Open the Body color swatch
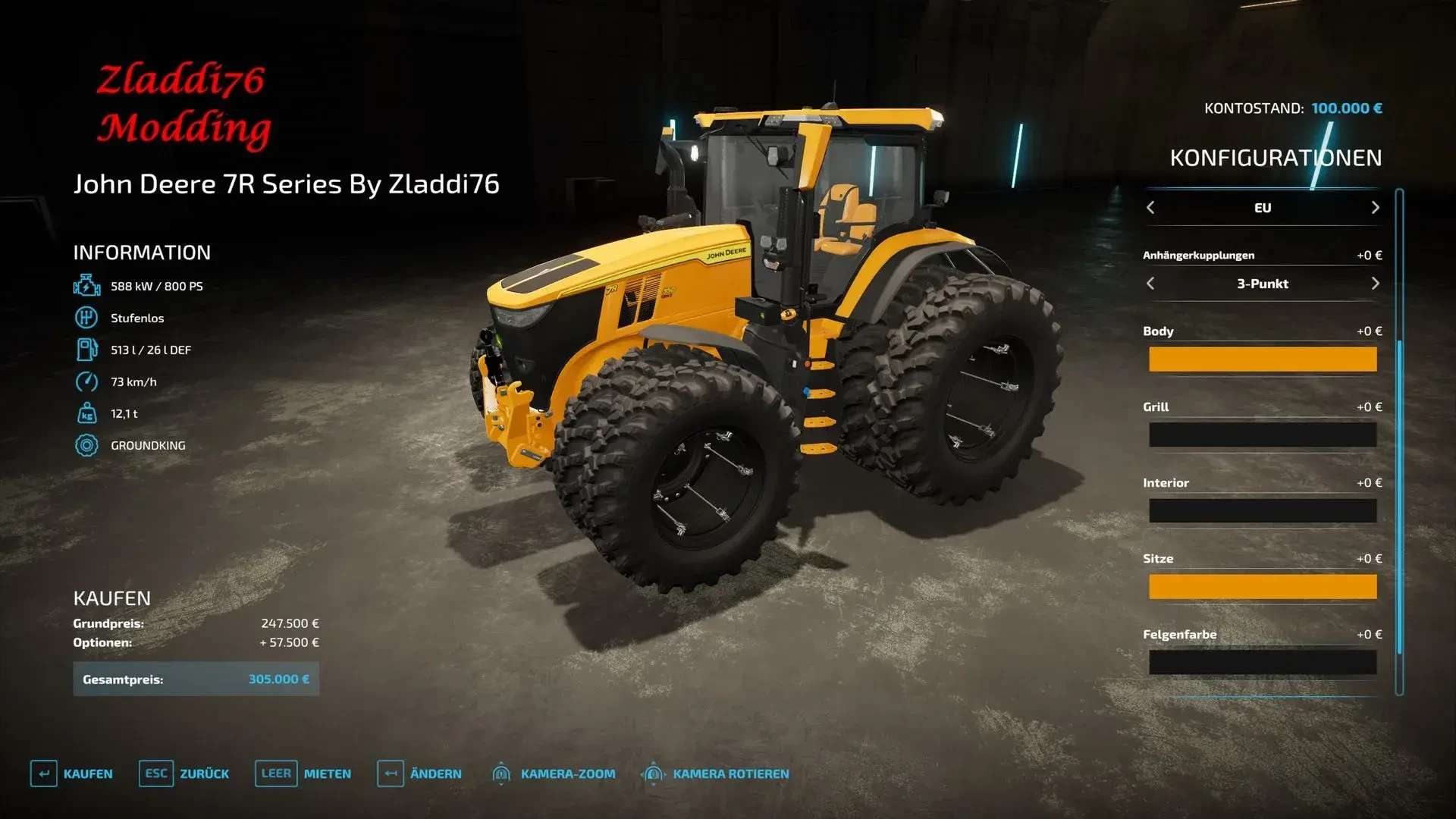This screenshot has height=819, width=1456. point(1262,359)
